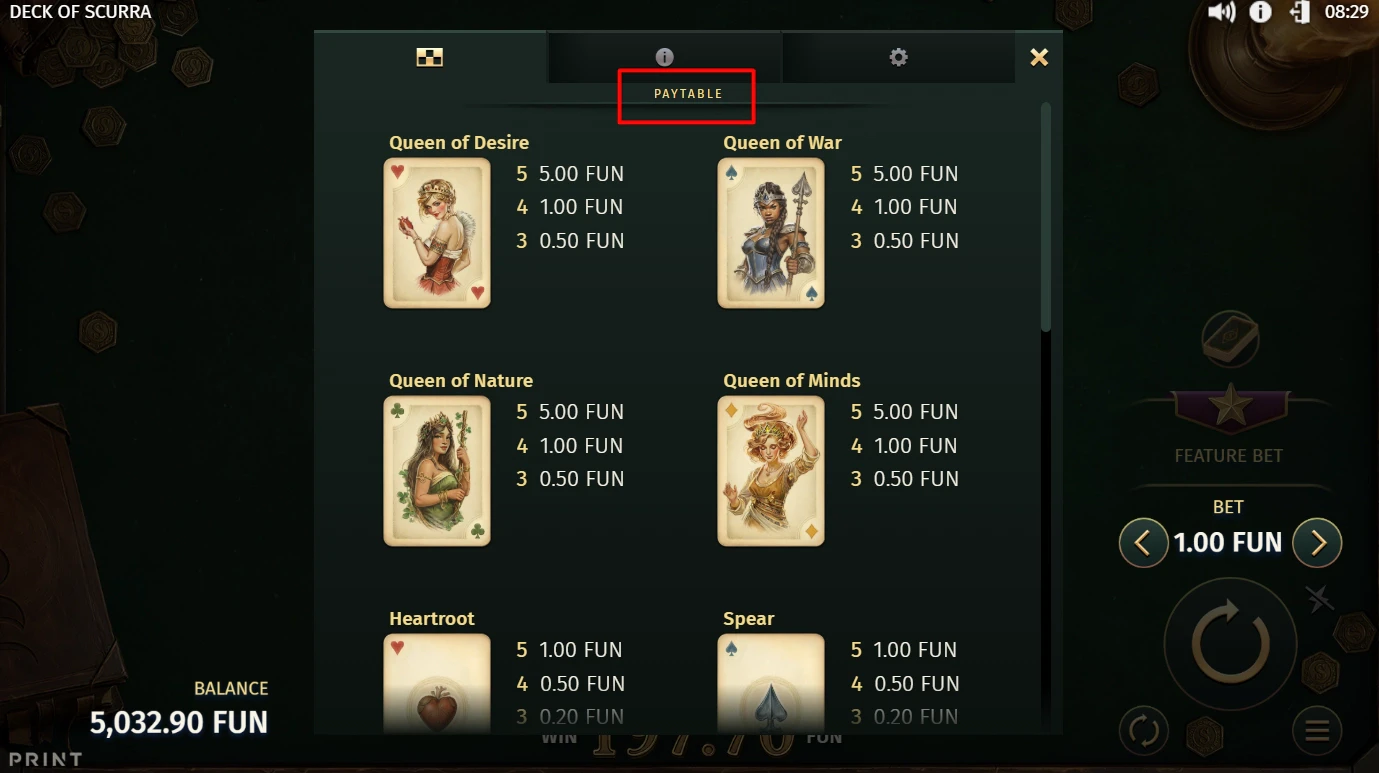Open game info via top-right info icon
Image resolution: width=1379 pixels, height=773 pixels.
point(1259,12)
